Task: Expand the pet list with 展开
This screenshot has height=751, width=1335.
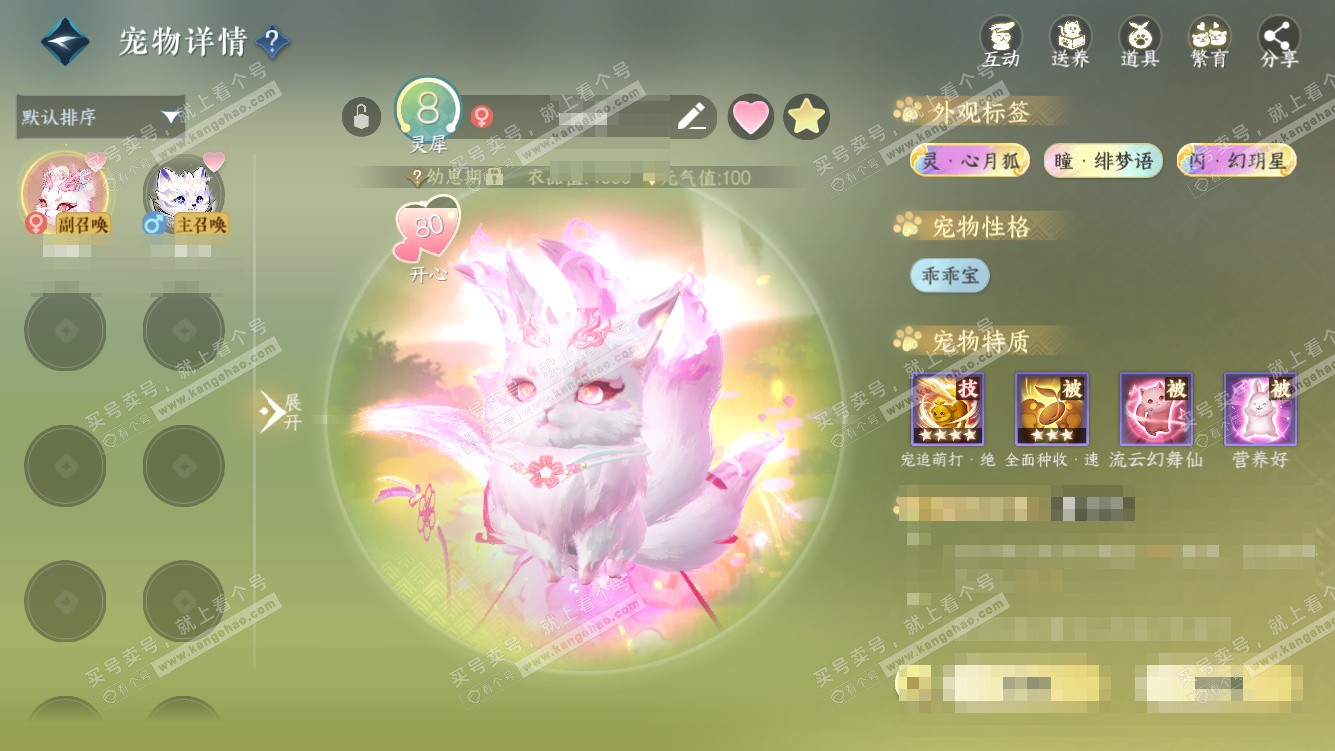Action: point(281,411)
